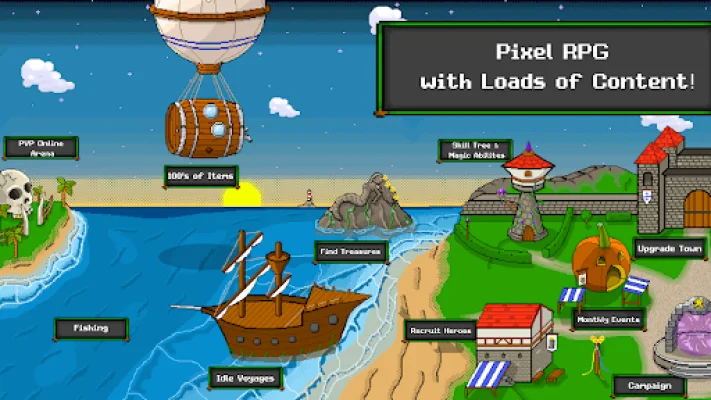Open the Fishing label

tap(91, 327)
